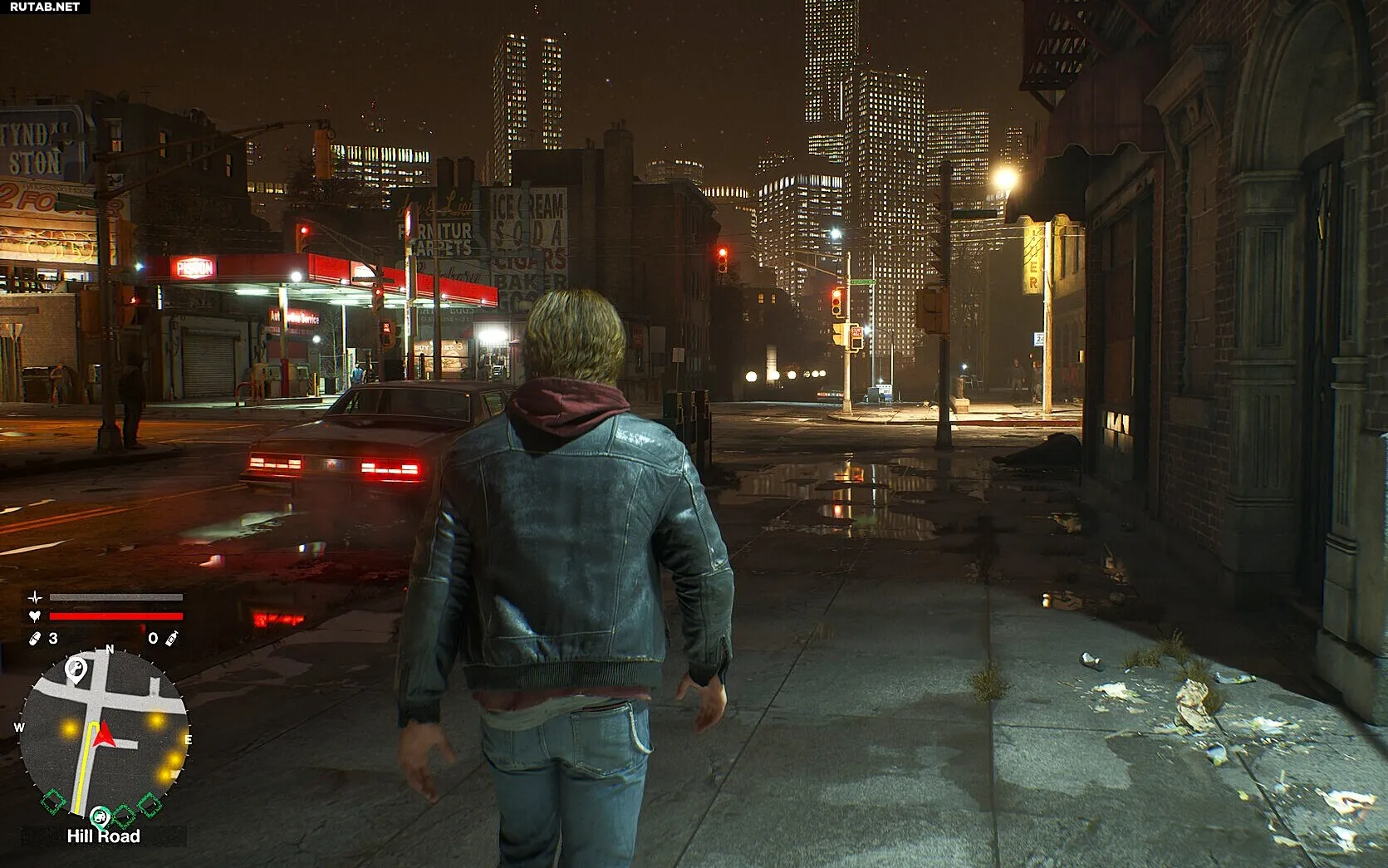1388x868 pixels.
Task: Use the pill item icon
Action: pyautogui.click(x=35, y=638)
